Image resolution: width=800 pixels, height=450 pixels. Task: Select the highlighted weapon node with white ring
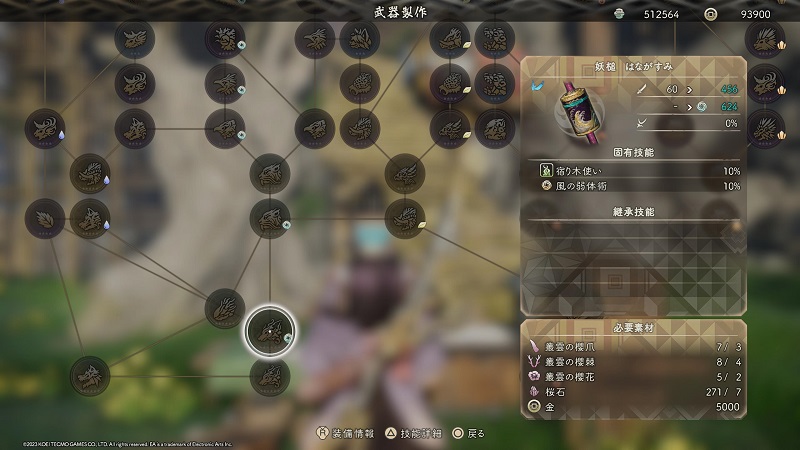pyautogui.click(x=270, y=331)
